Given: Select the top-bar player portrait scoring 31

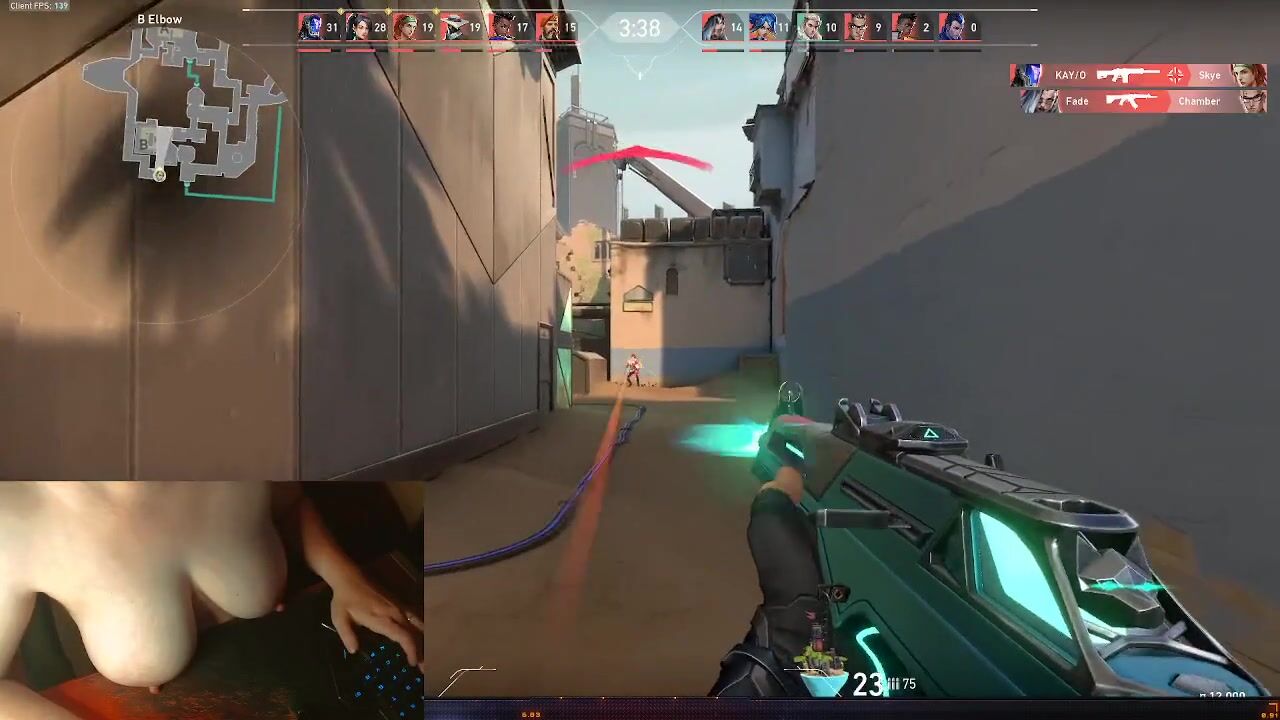Looking at the screenshot, I should 310,27.
